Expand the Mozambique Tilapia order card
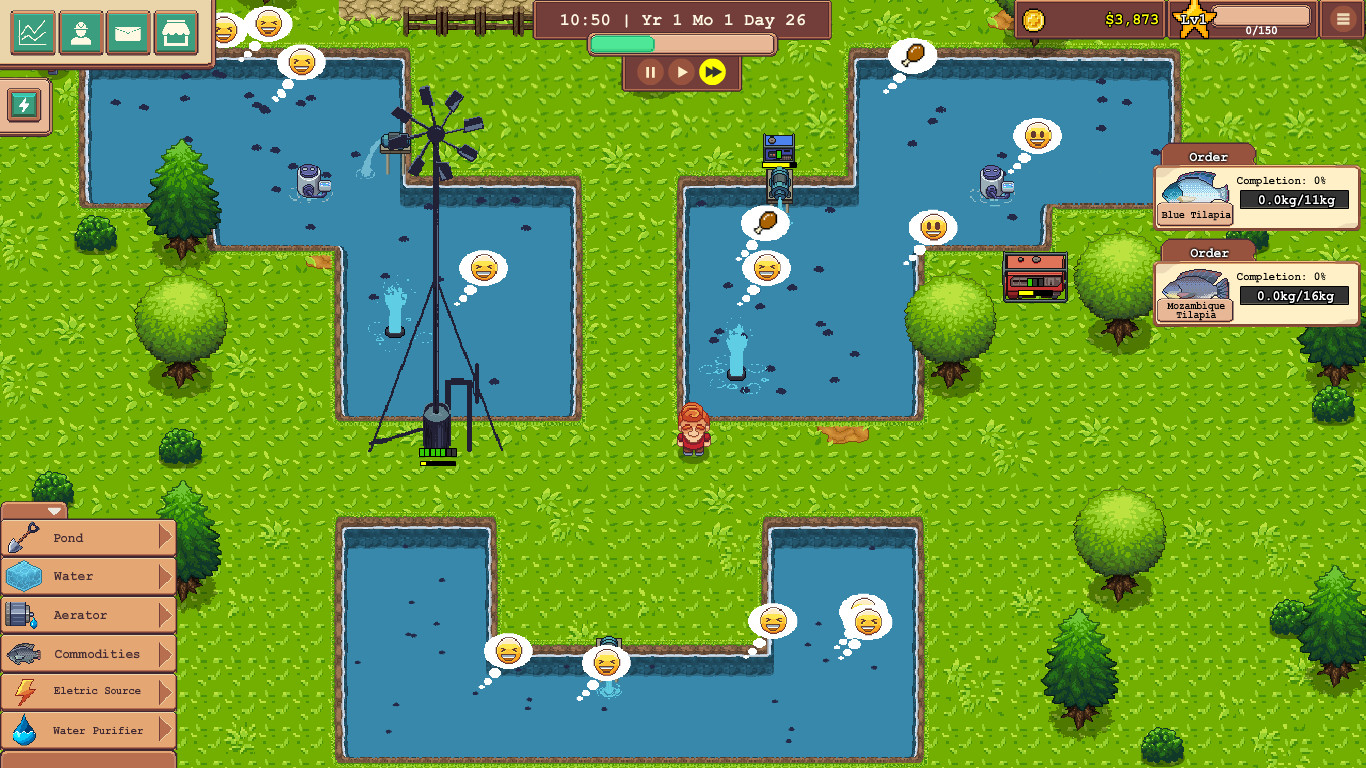This screenshot has width=1366, height=768. click(x=1255, y=292)
